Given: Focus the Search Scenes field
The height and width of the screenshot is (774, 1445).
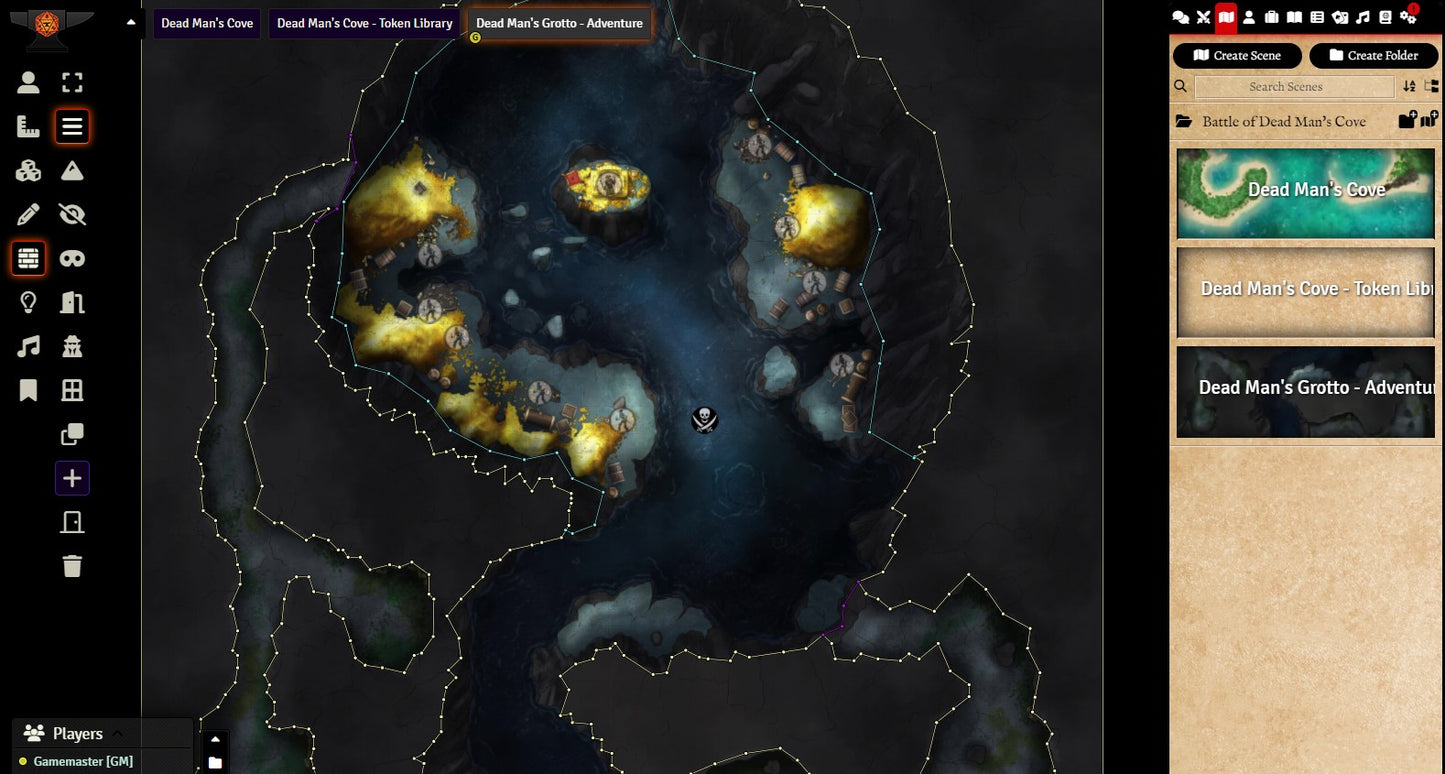Looking at the screenshot, I should pyautogui.click(x=1294, y=87).
